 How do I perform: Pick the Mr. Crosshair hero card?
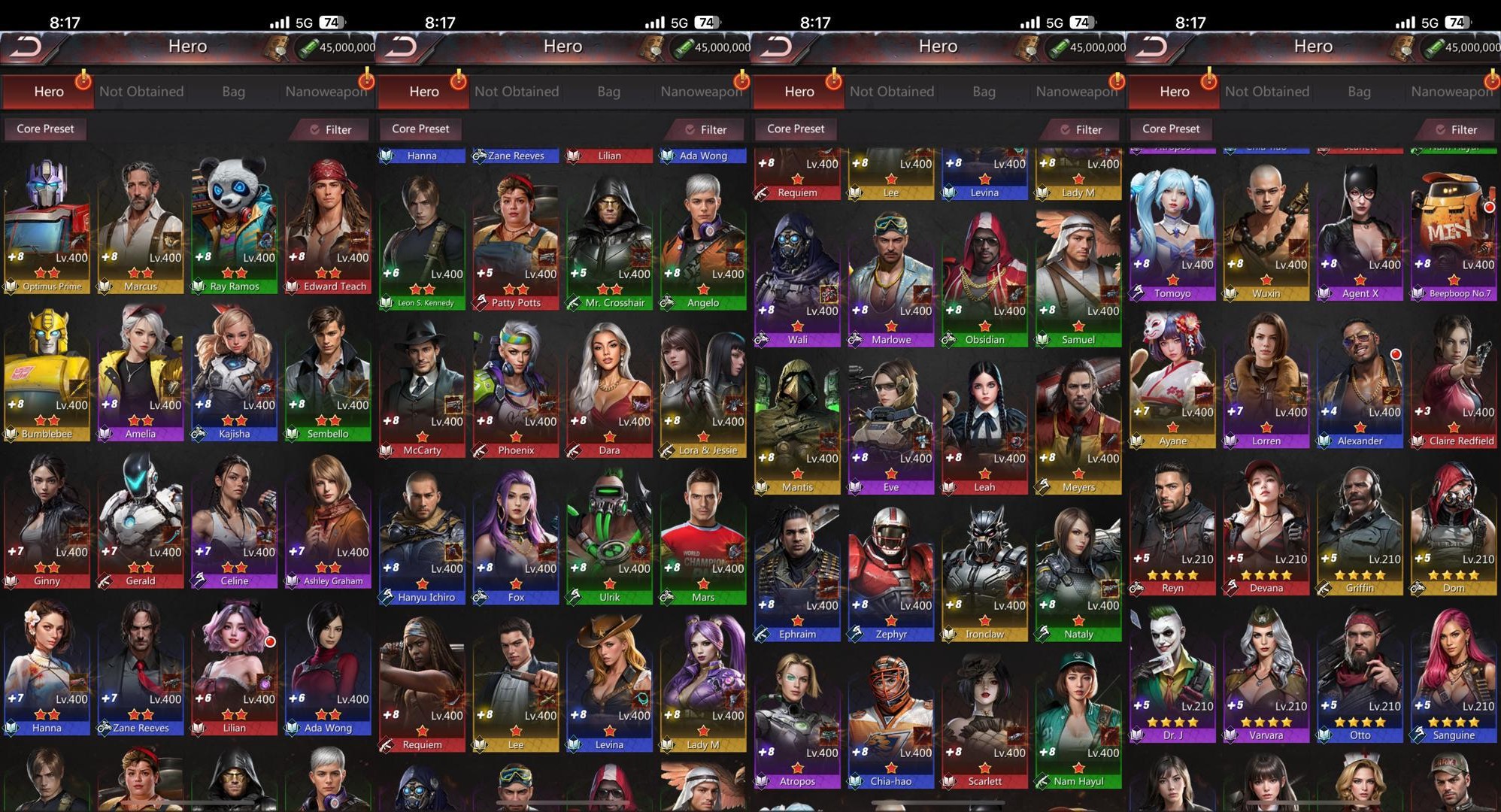coord(609,242)
